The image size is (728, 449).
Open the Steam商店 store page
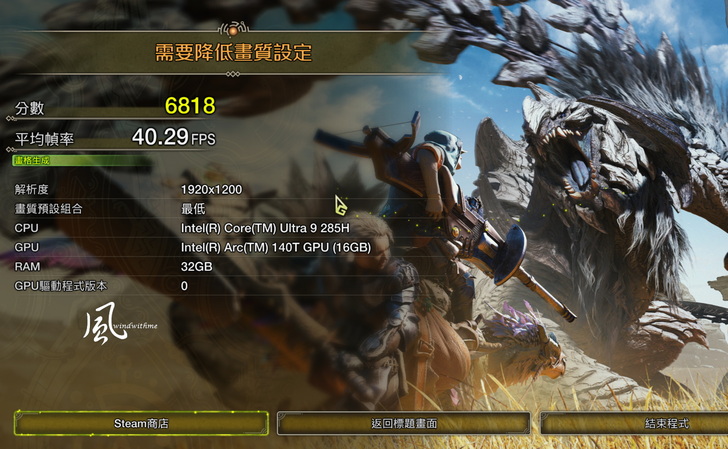click(141, 423)
